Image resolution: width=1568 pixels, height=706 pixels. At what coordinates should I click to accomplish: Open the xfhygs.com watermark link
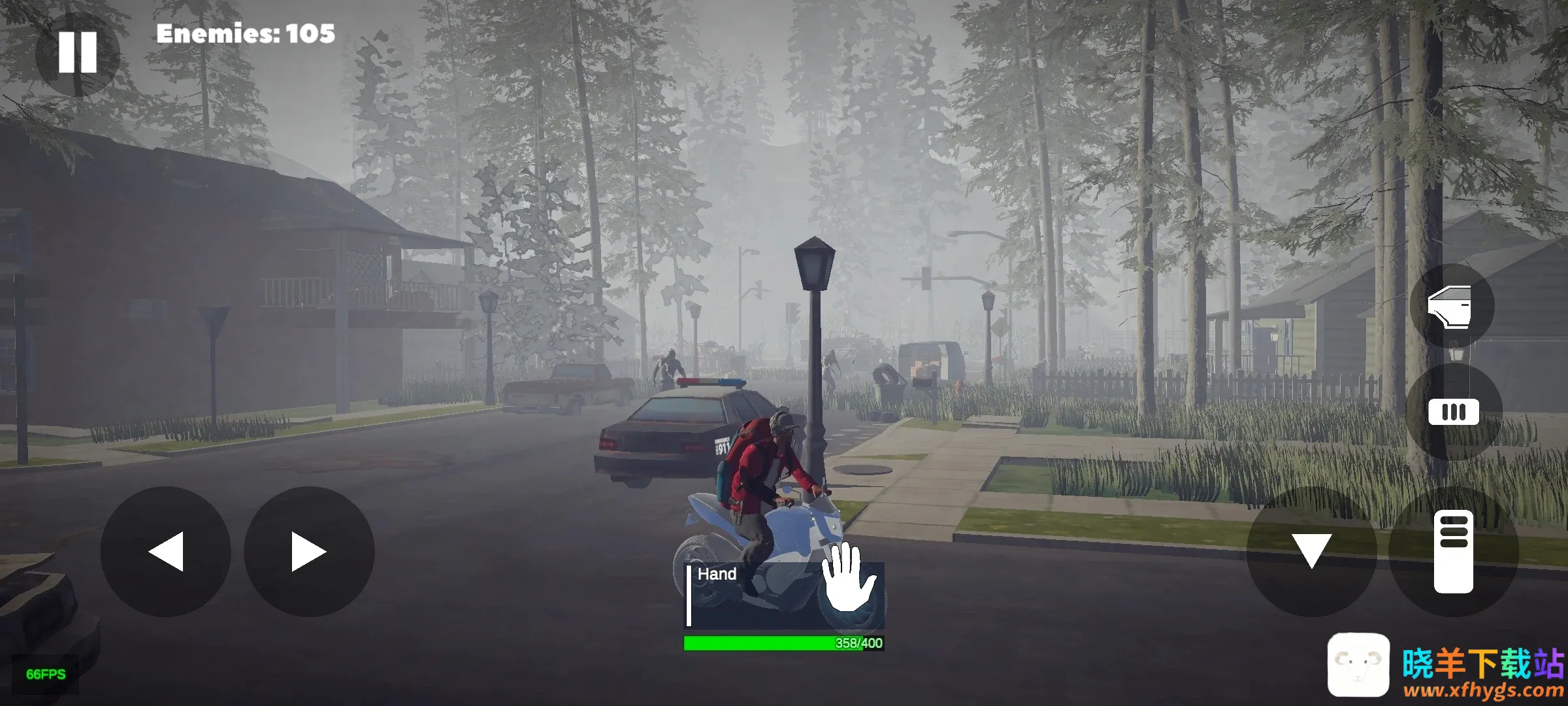pos(1483,690)
